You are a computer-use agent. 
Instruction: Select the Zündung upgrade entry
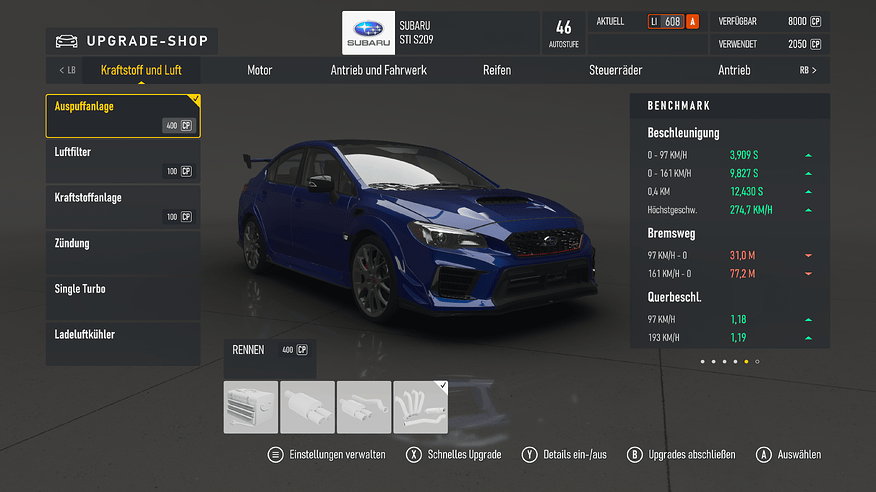pyautogui.click(x=122, y=253)
